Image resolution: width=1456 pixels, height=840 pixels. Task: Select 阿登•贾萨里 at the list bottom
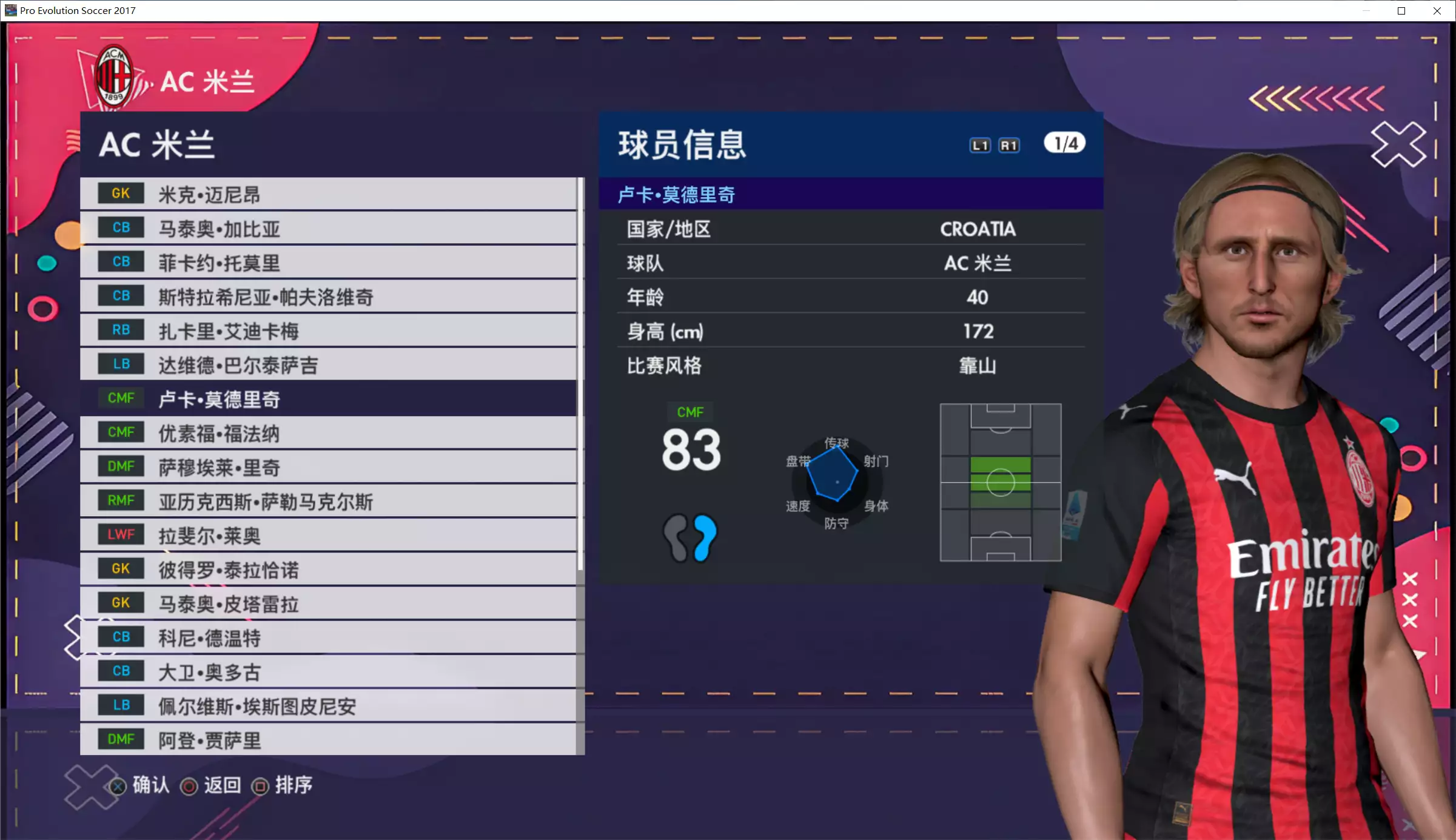click(x=327, y=739)
